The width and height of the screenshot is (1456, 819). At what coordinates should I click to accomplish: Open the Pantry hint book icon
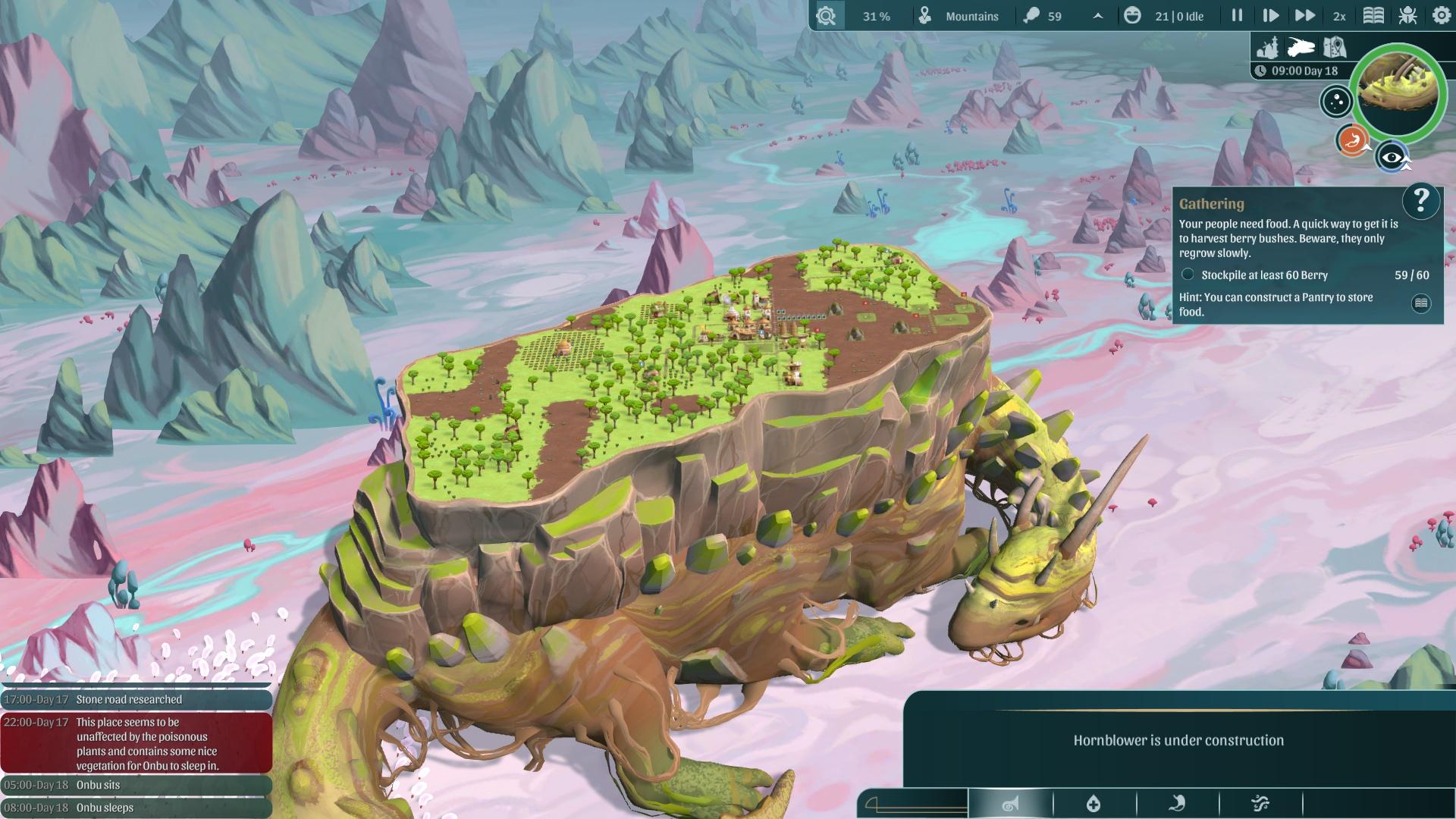(1420, 303)
